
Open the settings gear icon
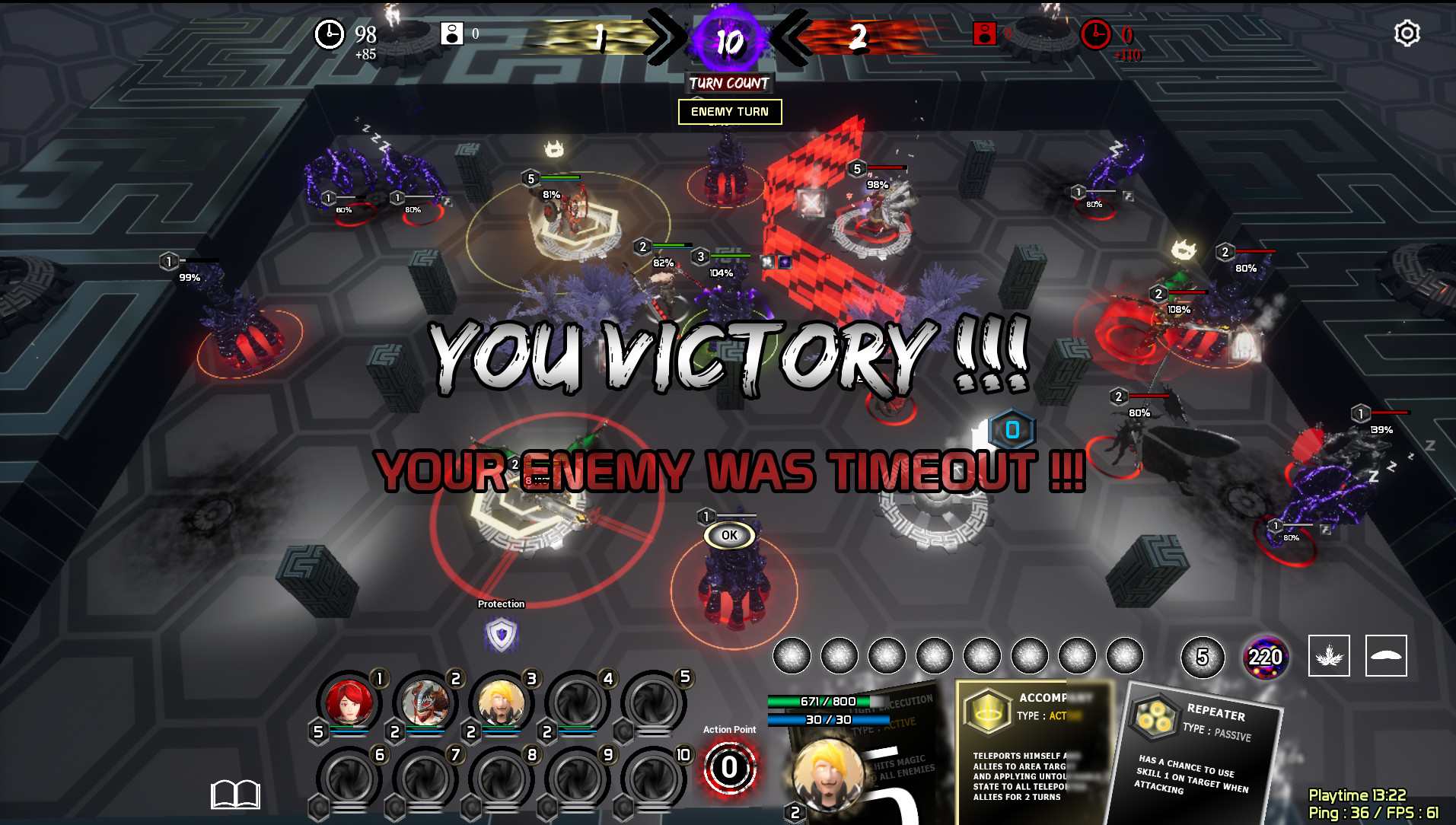click(x=1406, y=33)
